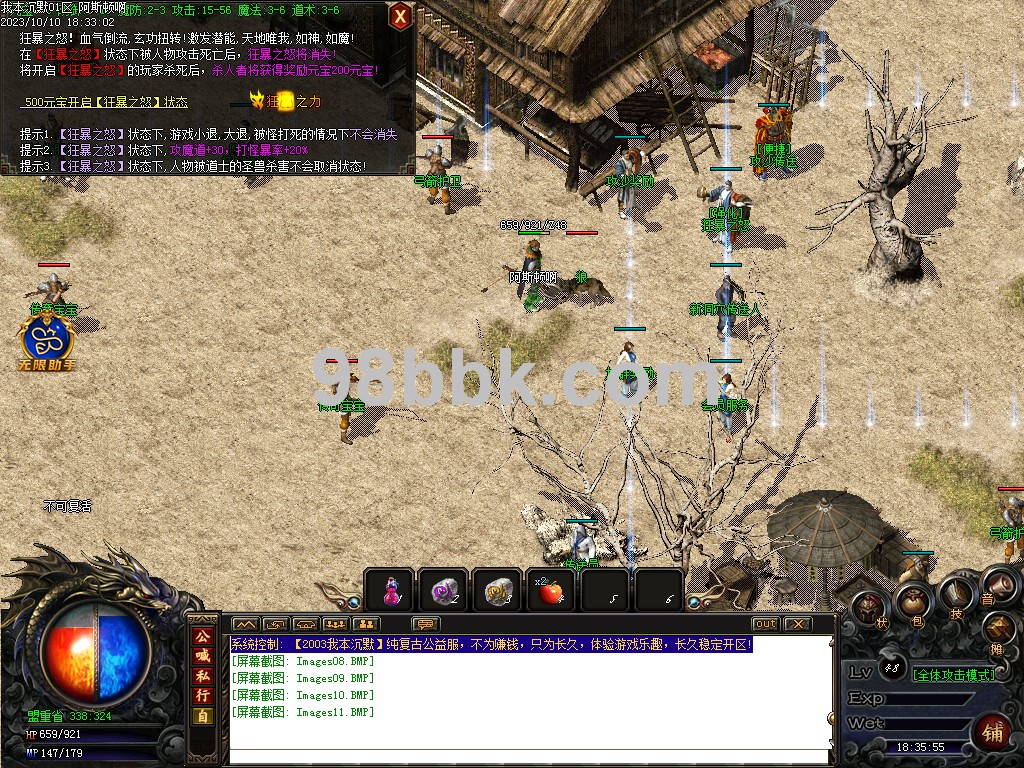This screenshot has height=768, width=1024.
Task: Use the purple scroll in hotbar slot 2
Action: 443,591
